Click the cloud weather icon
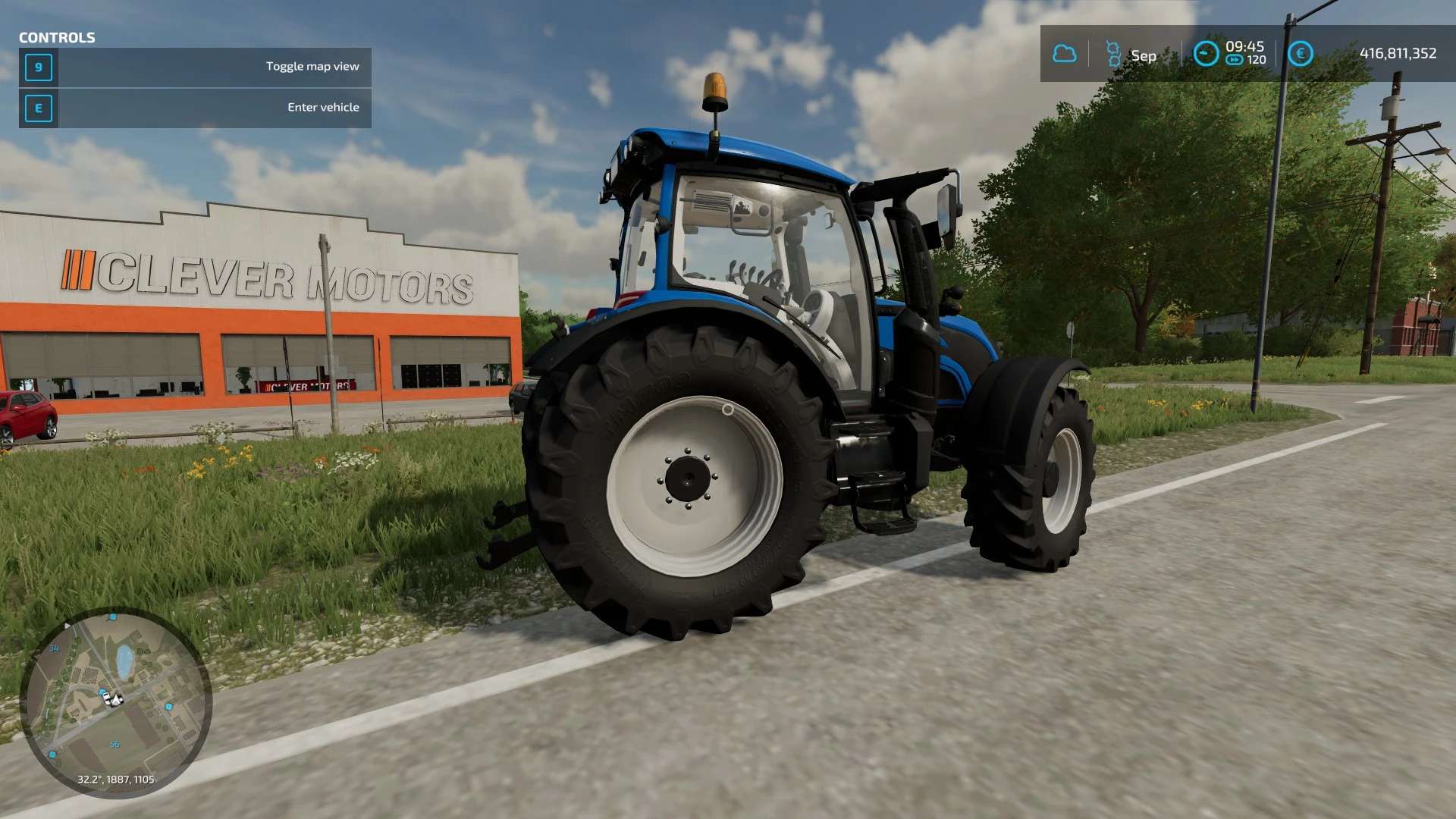Viewport: 1456px width, 819px height. tap(1064, 54)
